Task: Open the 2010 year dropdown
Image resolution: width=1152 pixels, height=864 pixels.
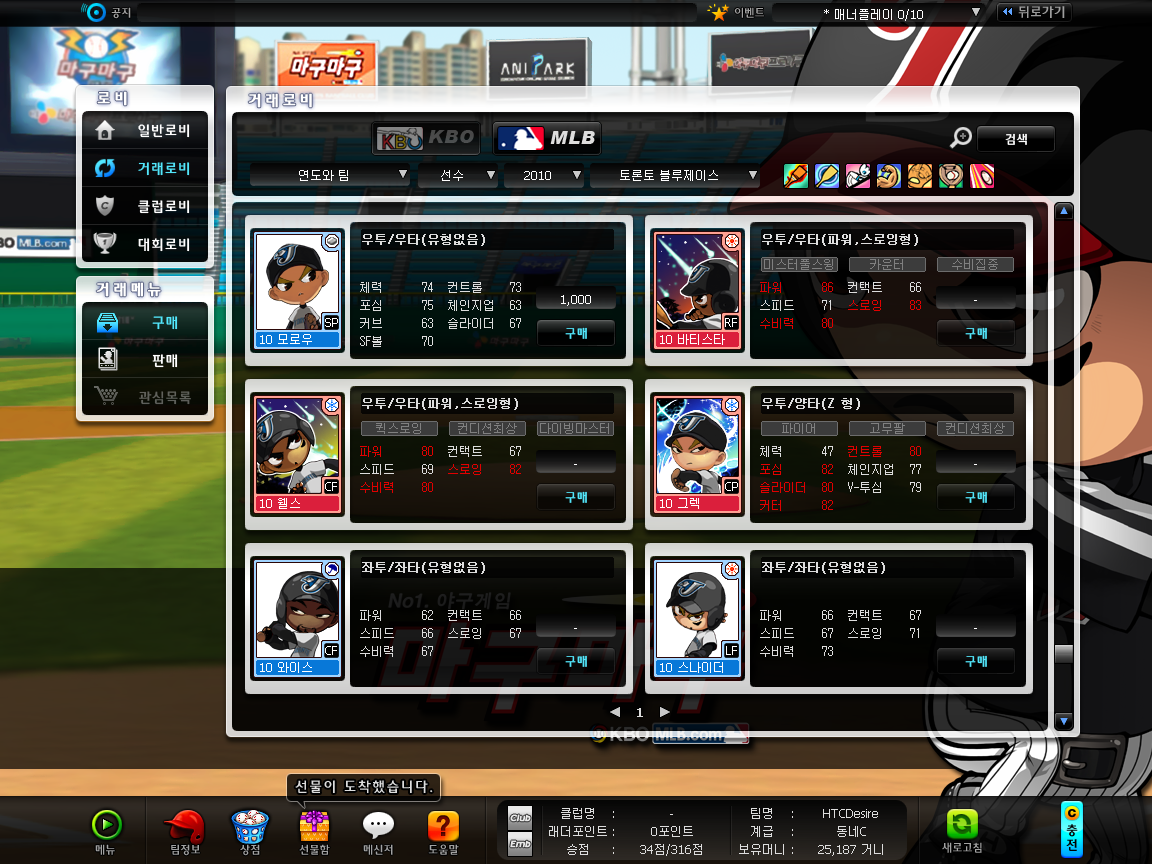Action: [544, 175]
